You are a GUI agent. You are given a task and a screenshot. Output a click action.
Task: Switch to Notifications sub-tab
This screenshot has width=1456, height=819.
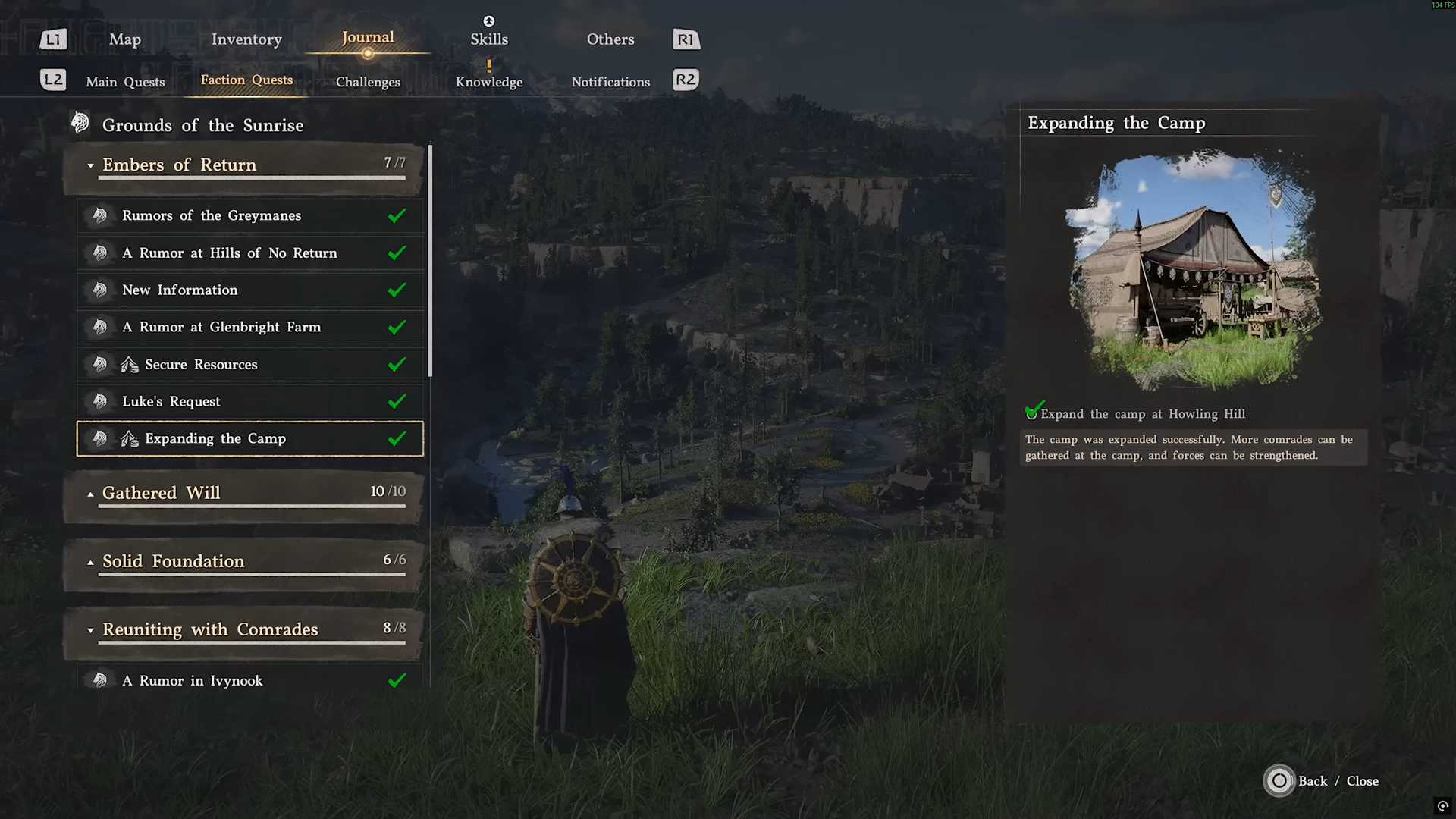point(610,82)
